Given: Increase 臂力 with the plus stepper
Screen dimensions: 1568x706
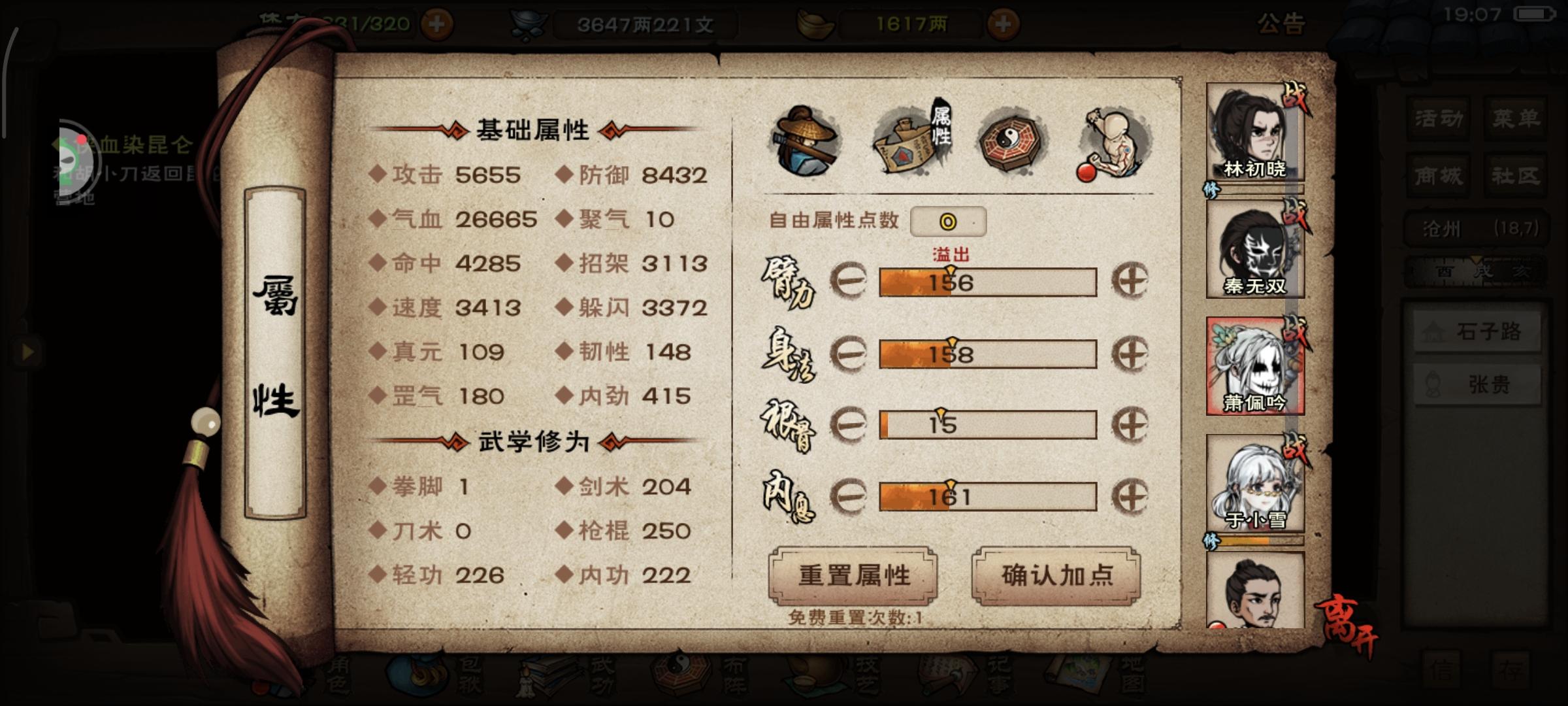Looking at the screenshot, I should [x=1132, y=282].
